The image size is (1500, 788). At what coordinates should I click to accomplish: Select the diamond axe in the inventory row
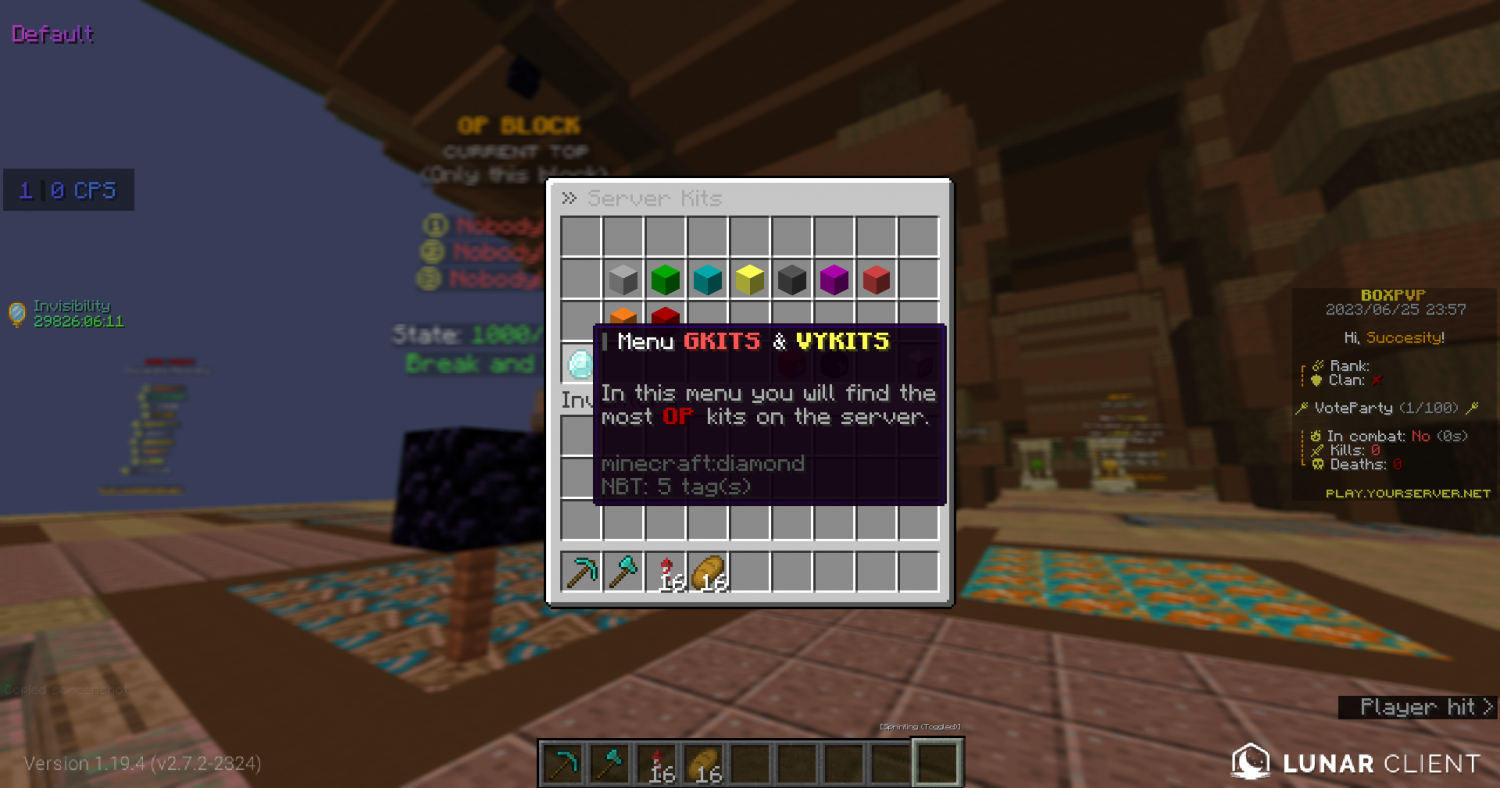(623, 570)
